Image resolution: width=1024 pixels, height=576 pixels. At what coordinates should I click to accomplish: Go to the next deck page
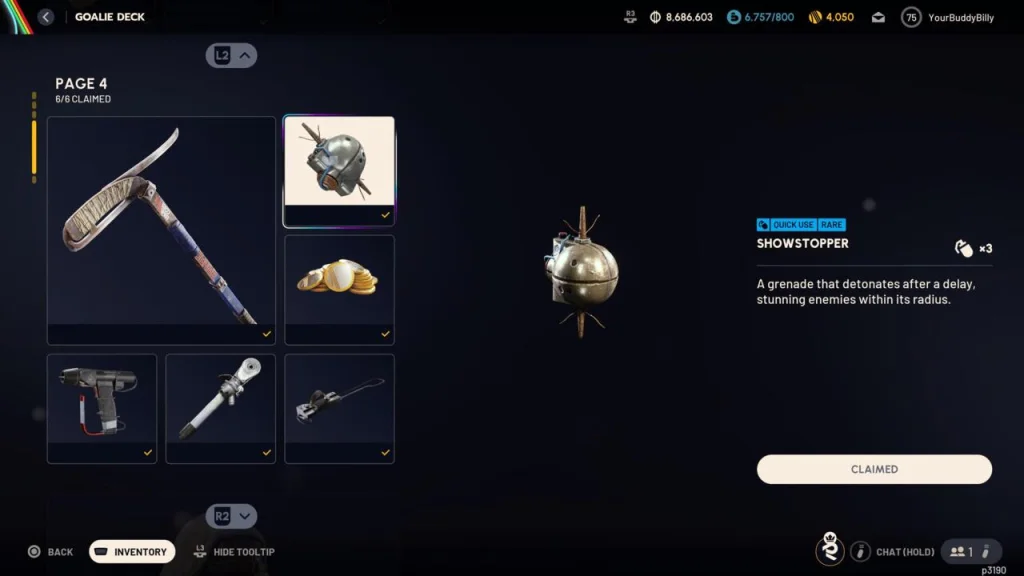(232, 516)
